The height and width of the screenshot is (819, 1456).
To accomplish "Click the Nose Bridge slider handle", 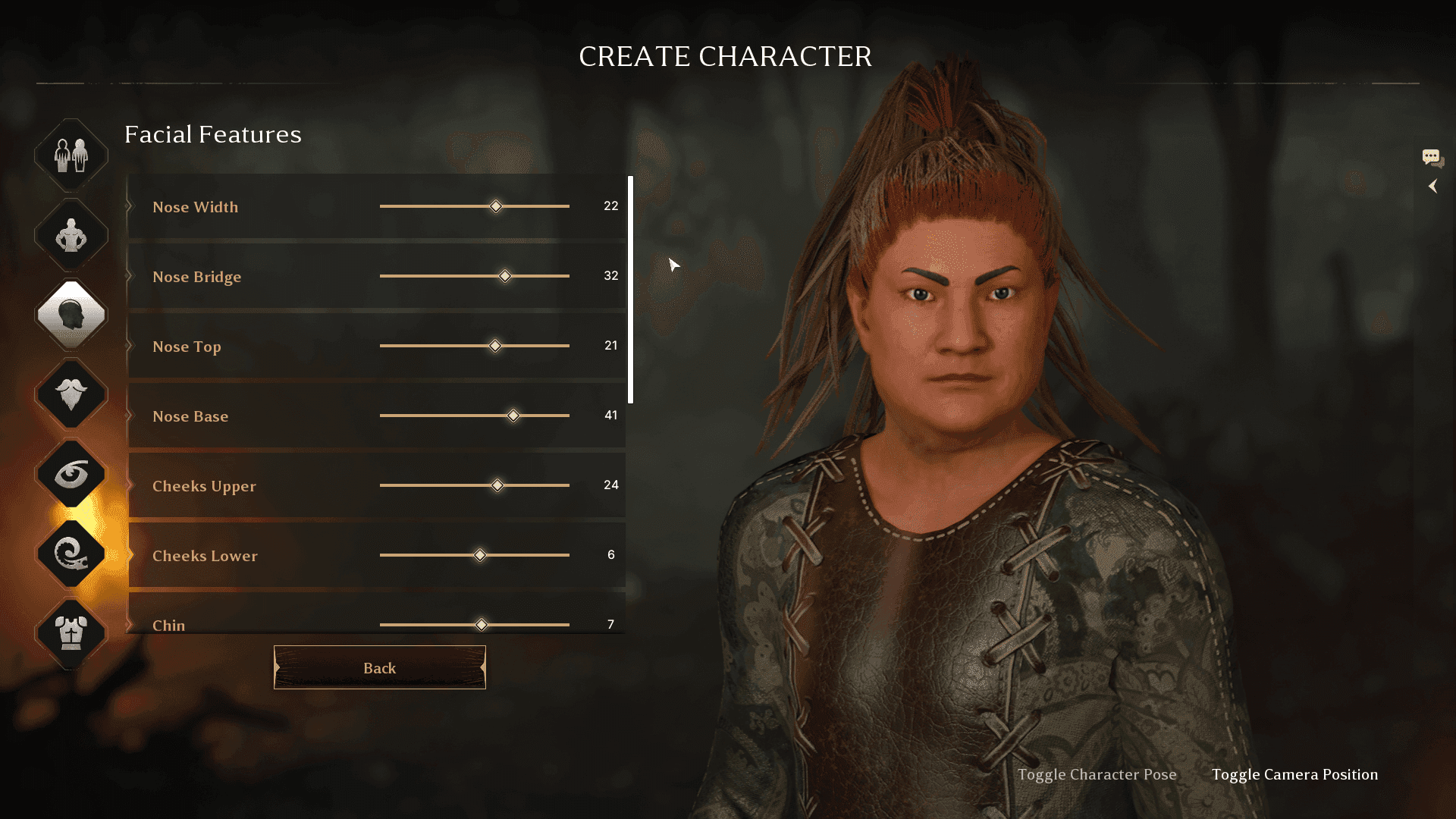I will coord(505,276).
